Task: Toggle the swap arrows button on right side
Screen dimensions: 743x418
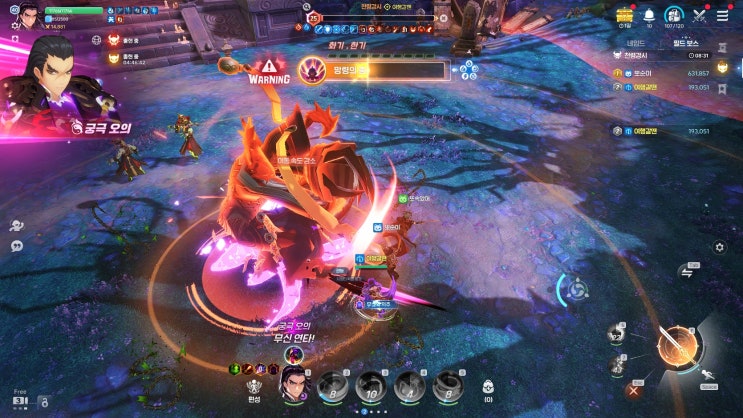Action: click(x=687, y=271)
